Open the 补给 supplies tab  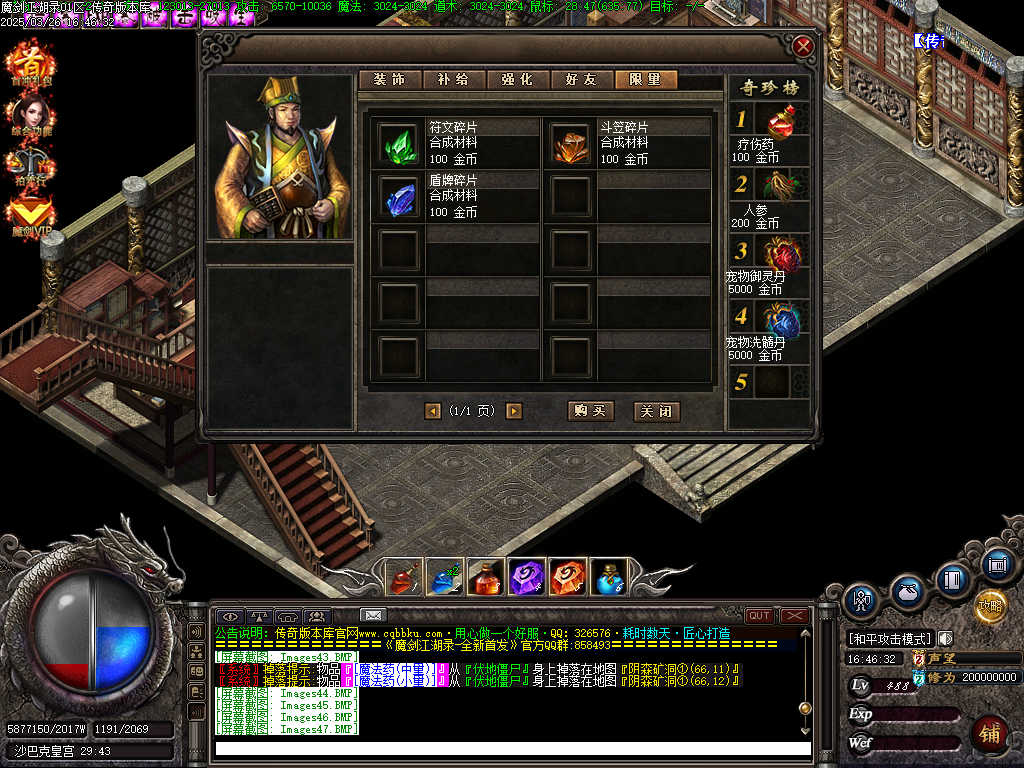(453, 80)
